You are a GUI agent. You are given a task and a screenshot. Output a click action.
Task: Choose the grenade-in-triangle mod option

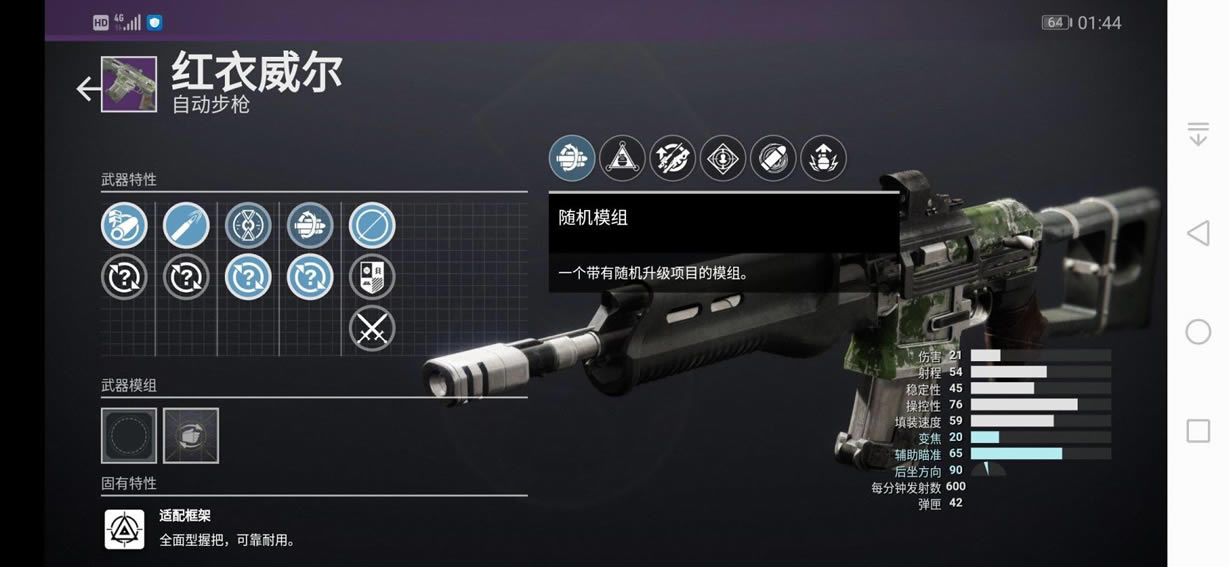pyautogui.click(x=622, y=158)
